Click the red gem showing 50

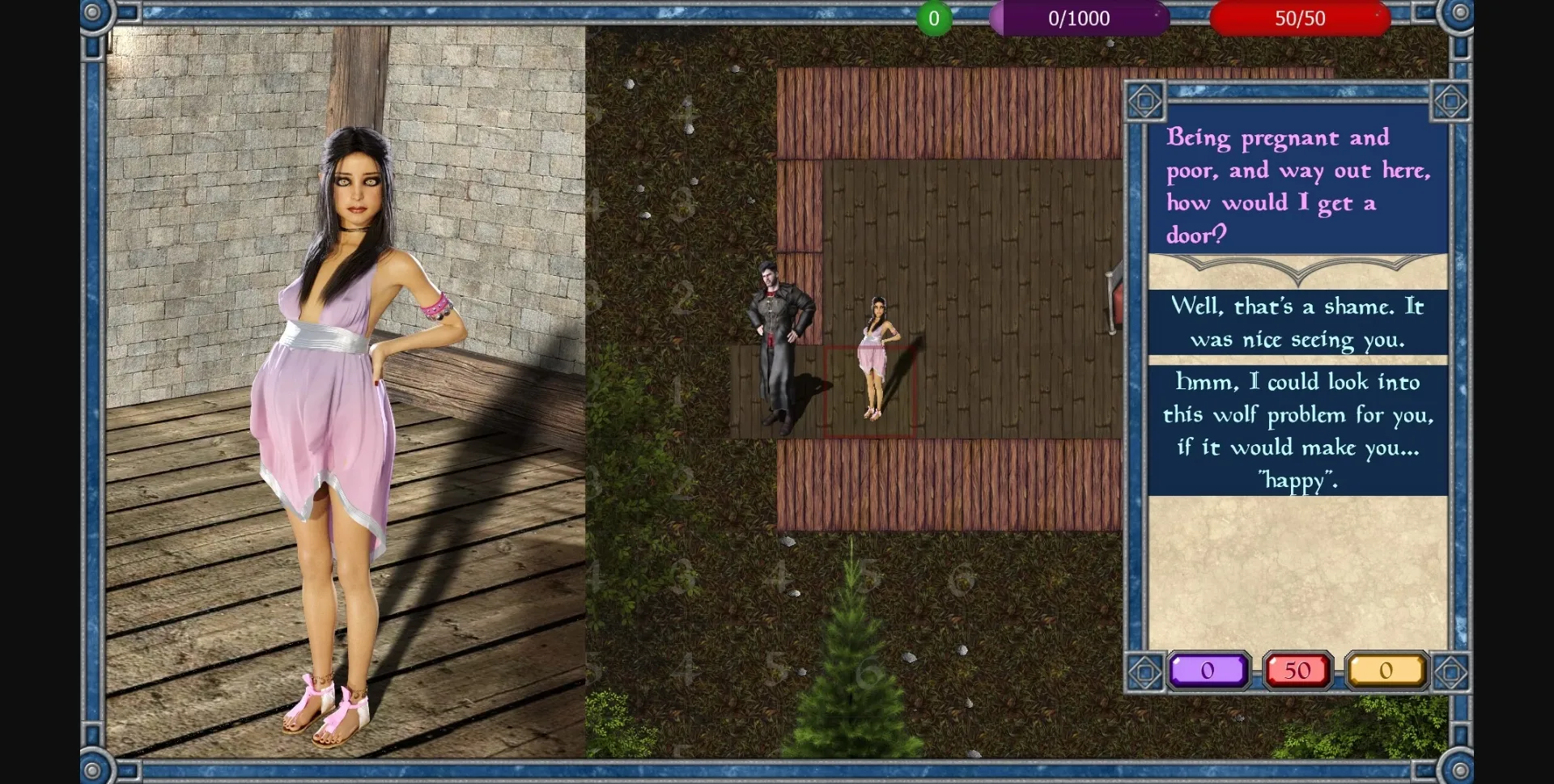coord(1297,670)
